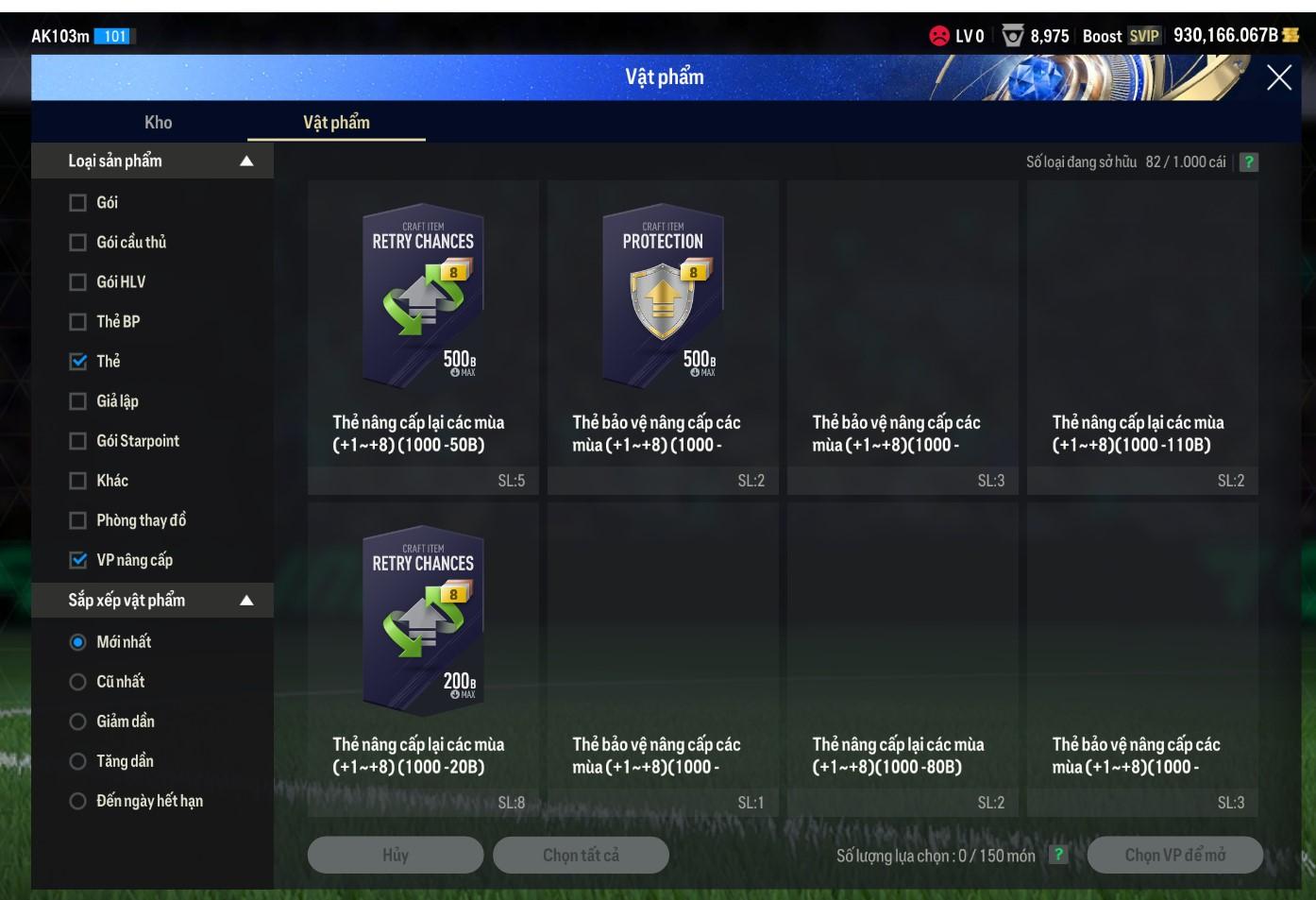Open the Chọn VP để mở button
Screen dimensions: 1316x900
tap(1174, 855)
